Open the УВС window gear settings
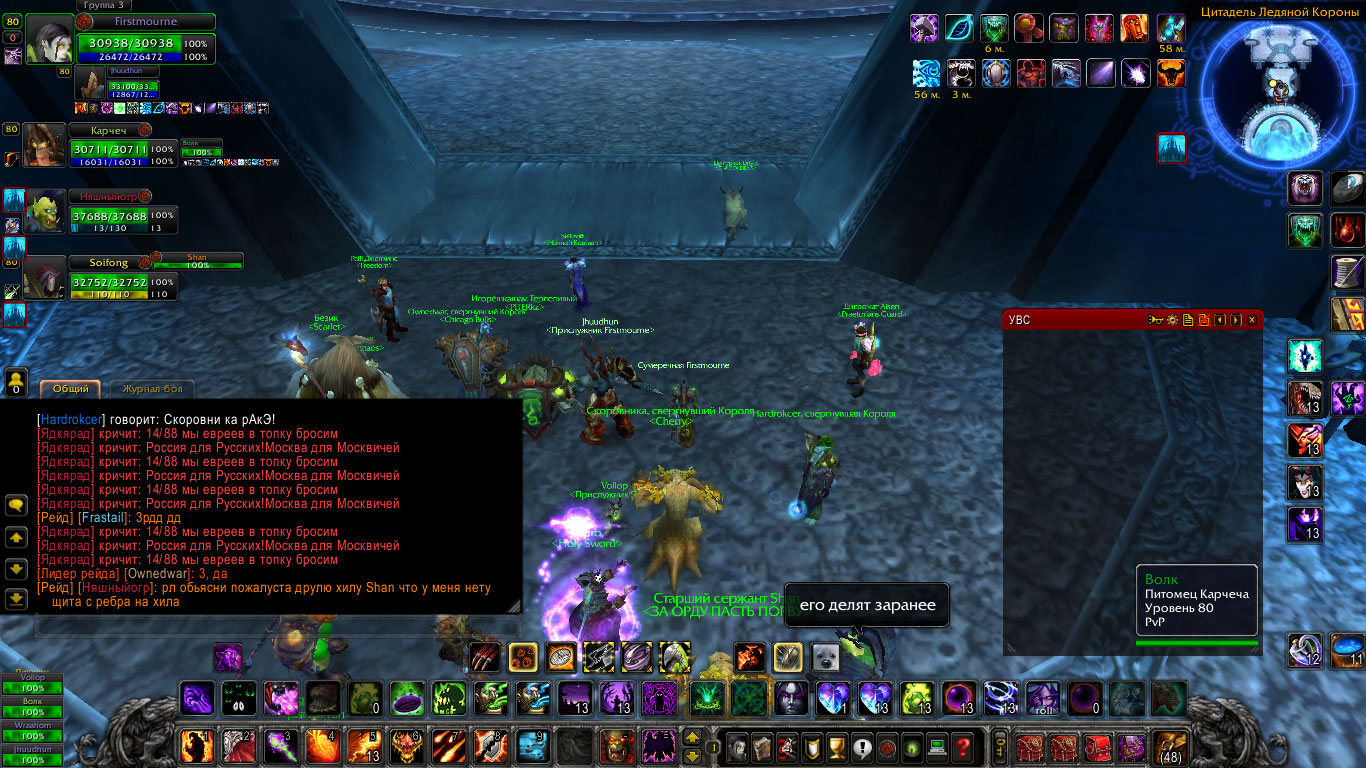This screenshot has width=1366, height=768. point(1171,320)
